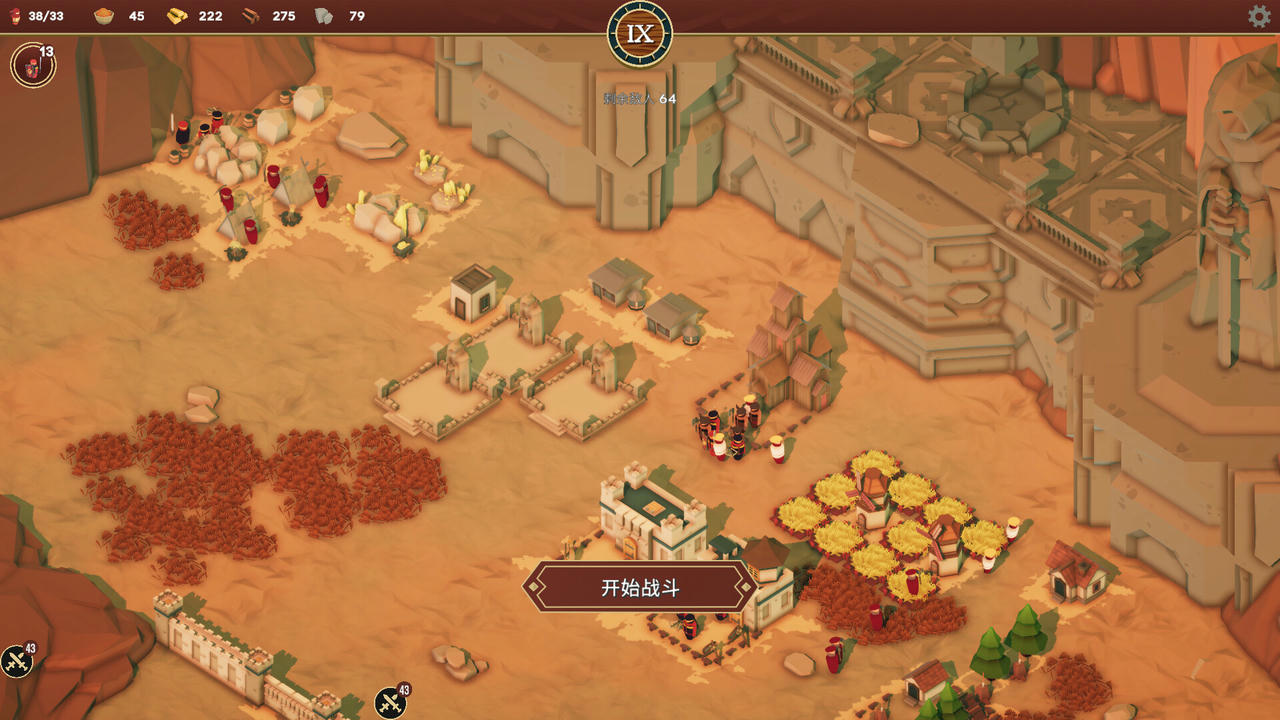Image resolution: width=1280 pixels, height=720 pixels.
Task: Select the food bowl resource icon
Action: (104, 16)
